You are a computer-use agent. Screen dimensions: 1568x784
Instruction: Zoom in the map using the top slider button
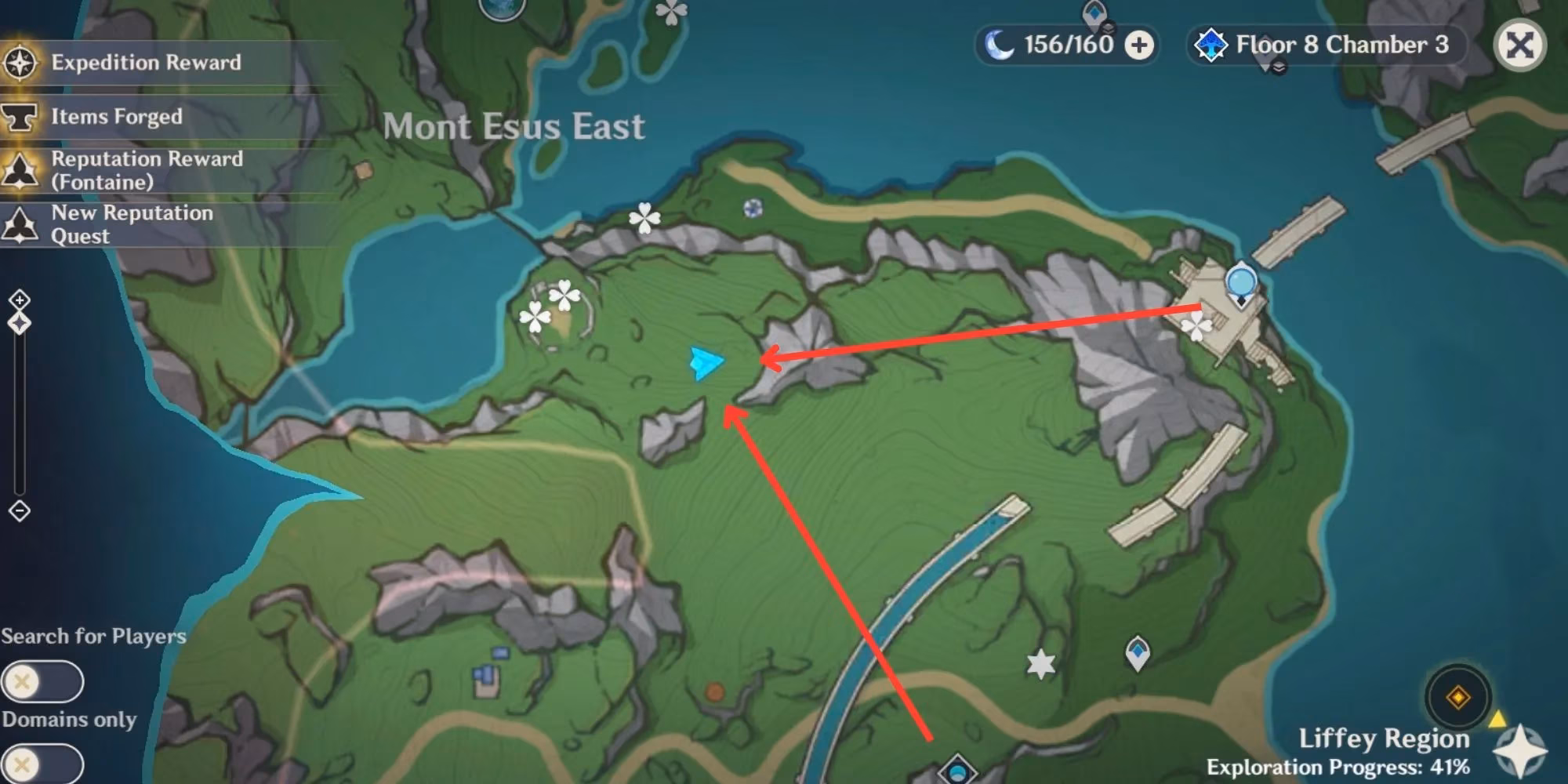tap(20, 300)
